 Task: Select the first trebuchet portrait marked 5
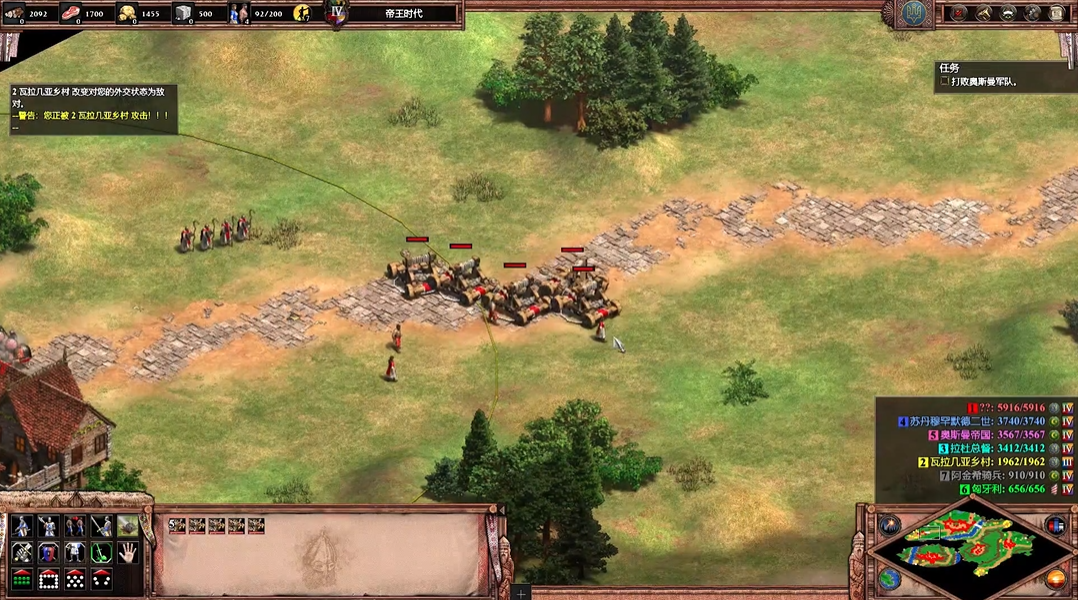pos(178,525)
